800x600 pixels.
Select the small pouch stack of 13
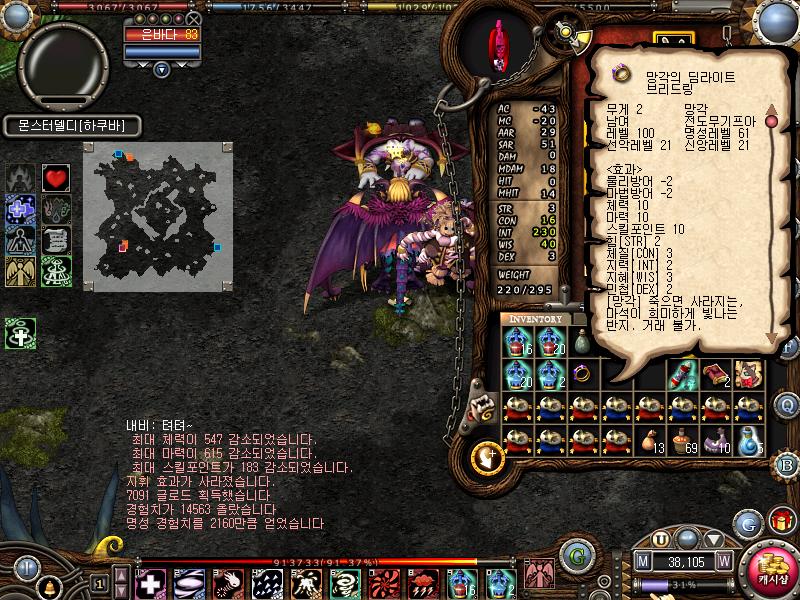(x=650, y=440)
